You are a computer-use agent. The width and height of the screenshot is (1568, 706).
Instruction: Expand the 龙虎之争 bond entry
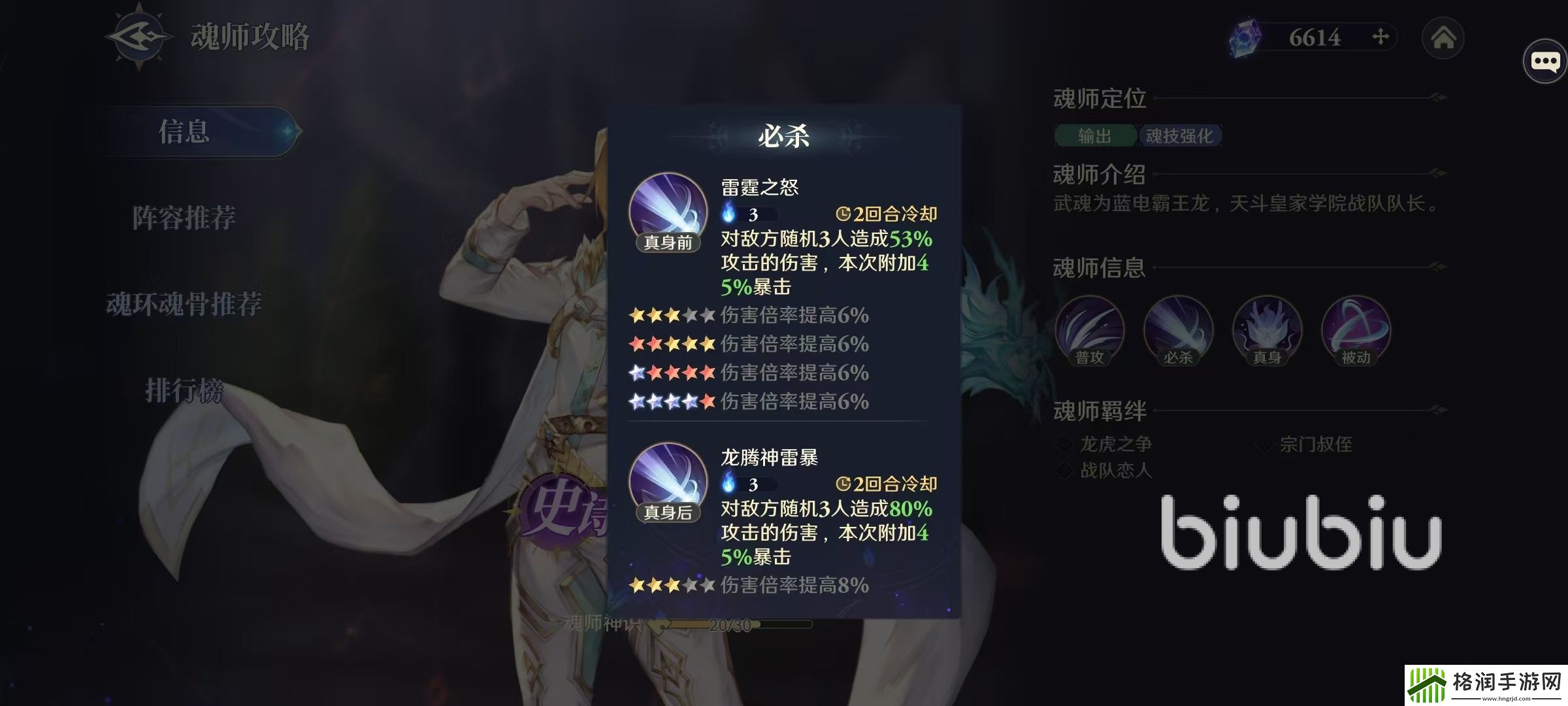1117,445
